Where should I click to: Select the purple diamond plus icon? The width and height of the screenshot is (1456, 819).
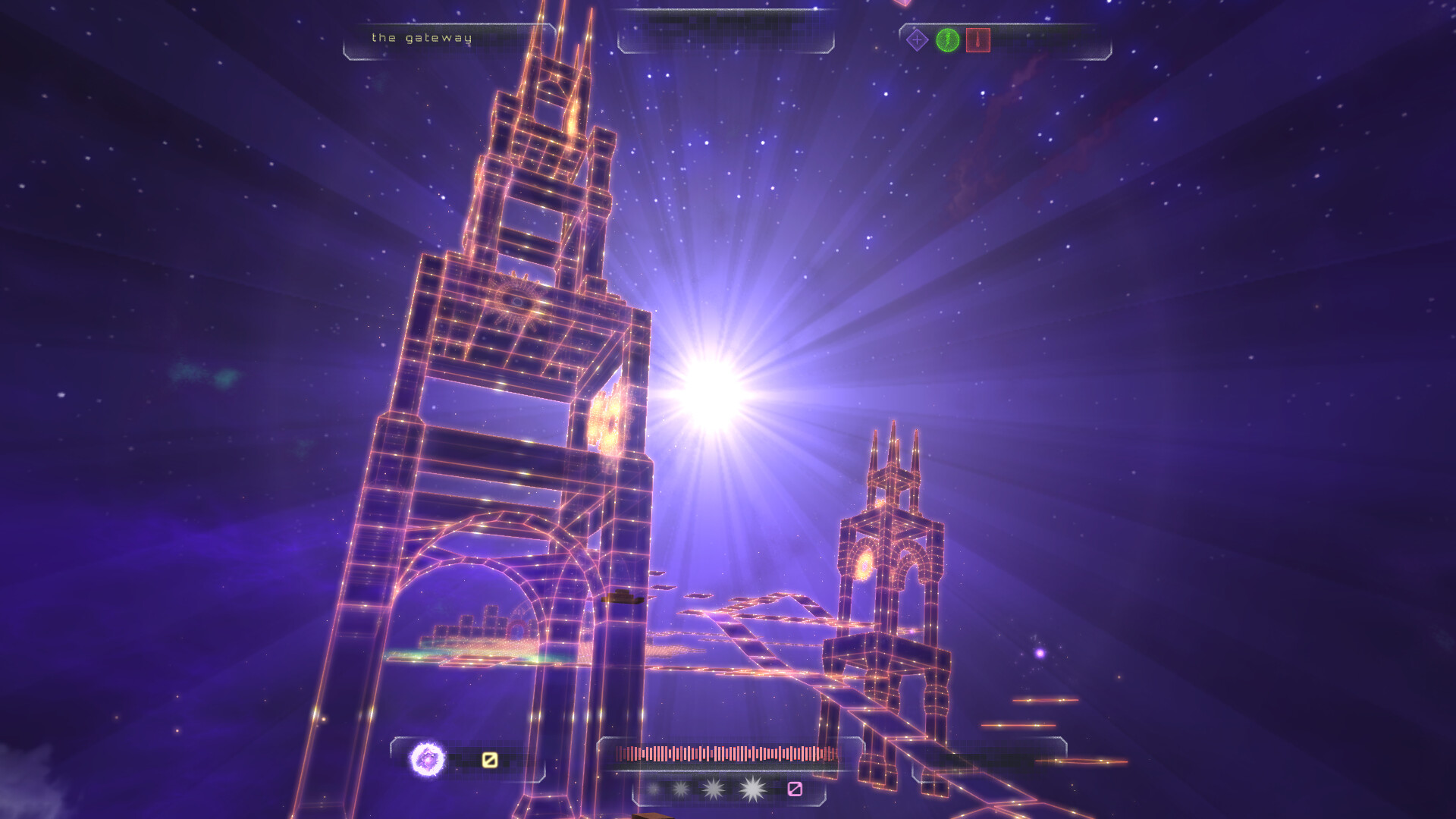point(917,39)
